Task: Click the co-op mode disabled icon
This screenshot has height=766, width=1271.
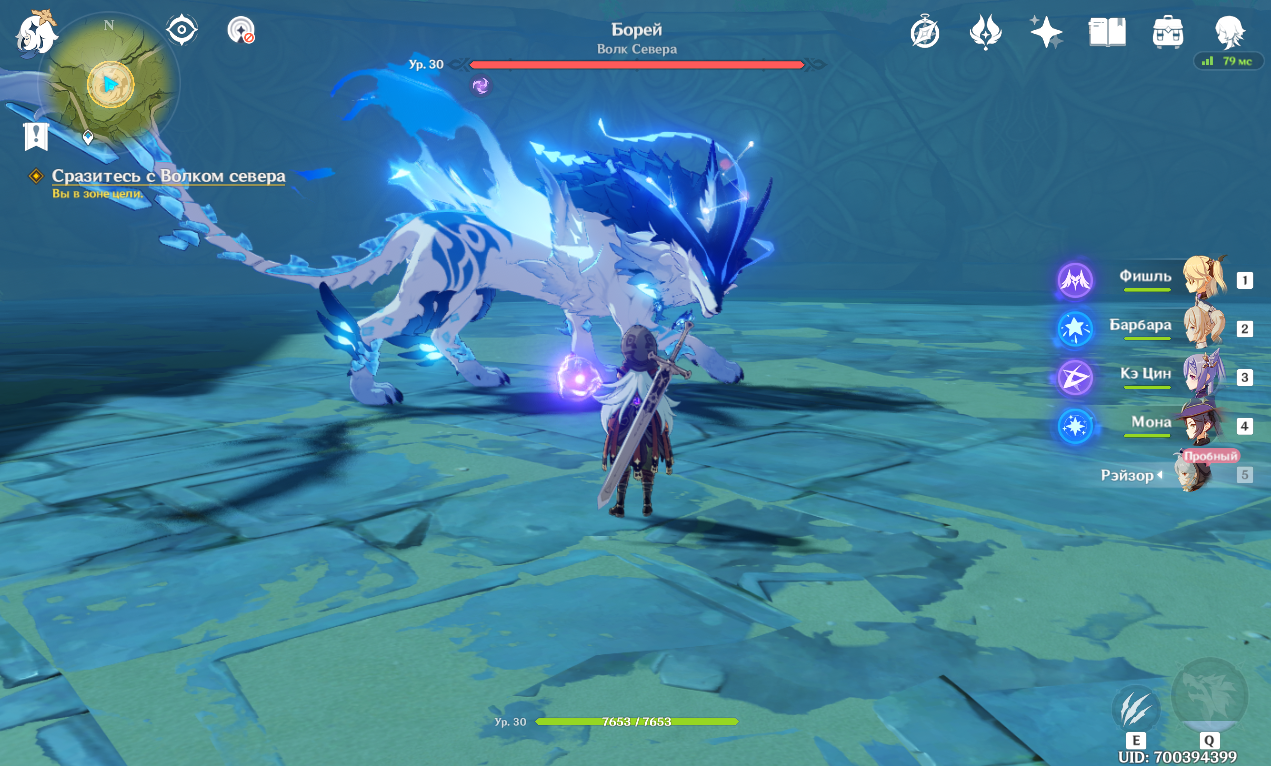Action: click(241, 30)
